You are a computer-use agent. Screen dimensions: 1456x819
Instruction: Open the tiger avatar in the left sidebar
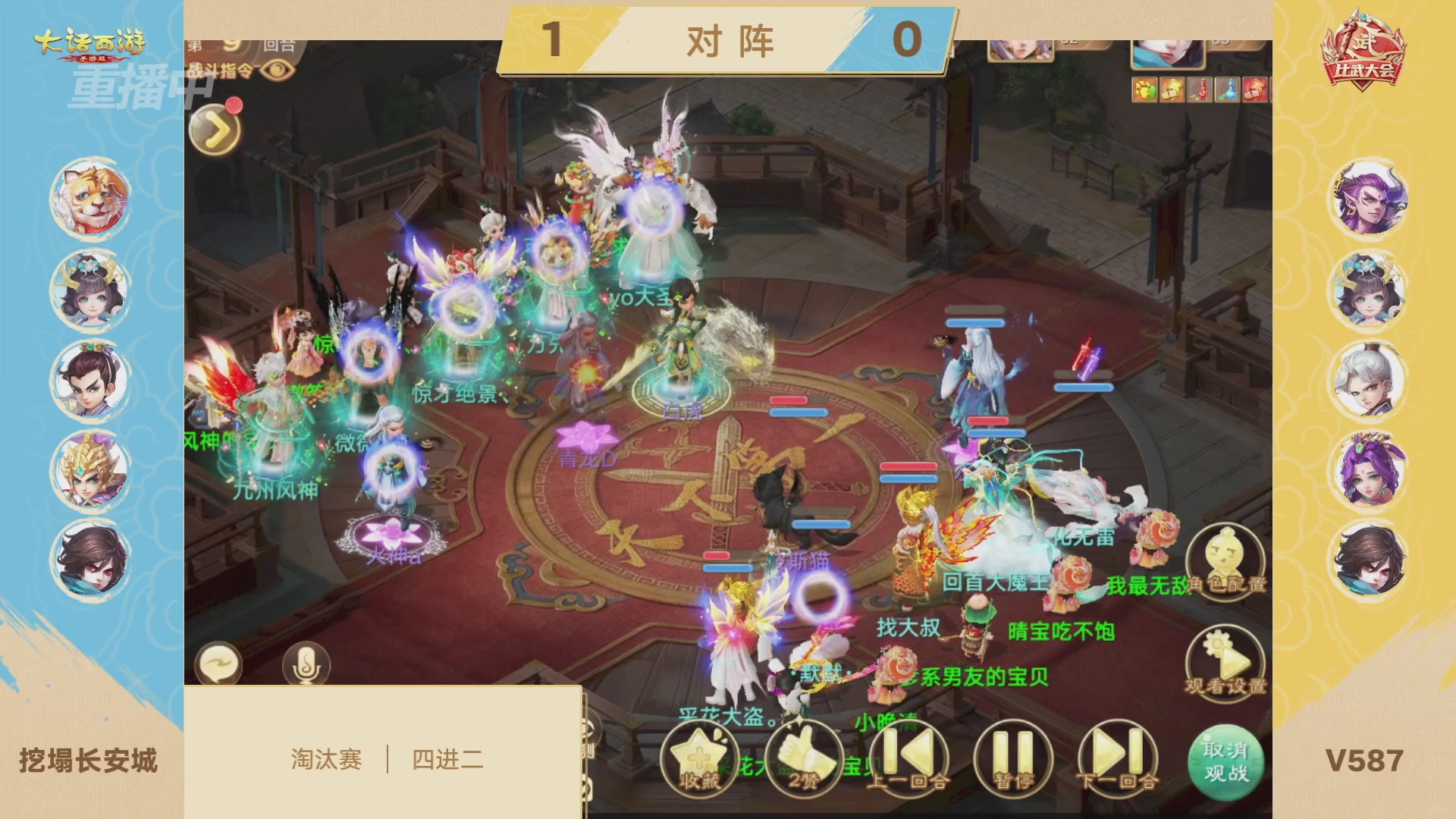[x=89, y=199]
